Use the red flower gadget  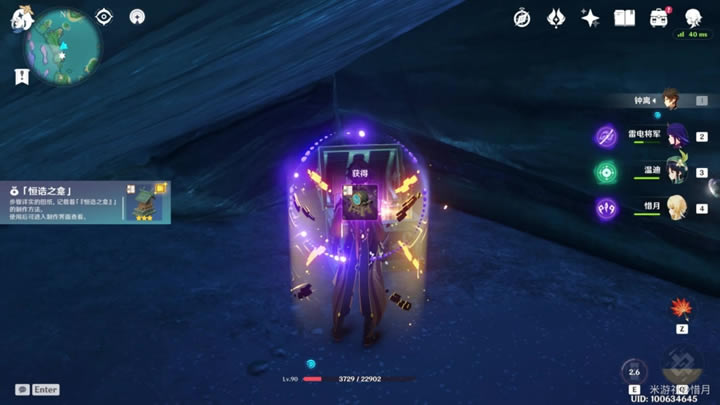tap(682, 308)
